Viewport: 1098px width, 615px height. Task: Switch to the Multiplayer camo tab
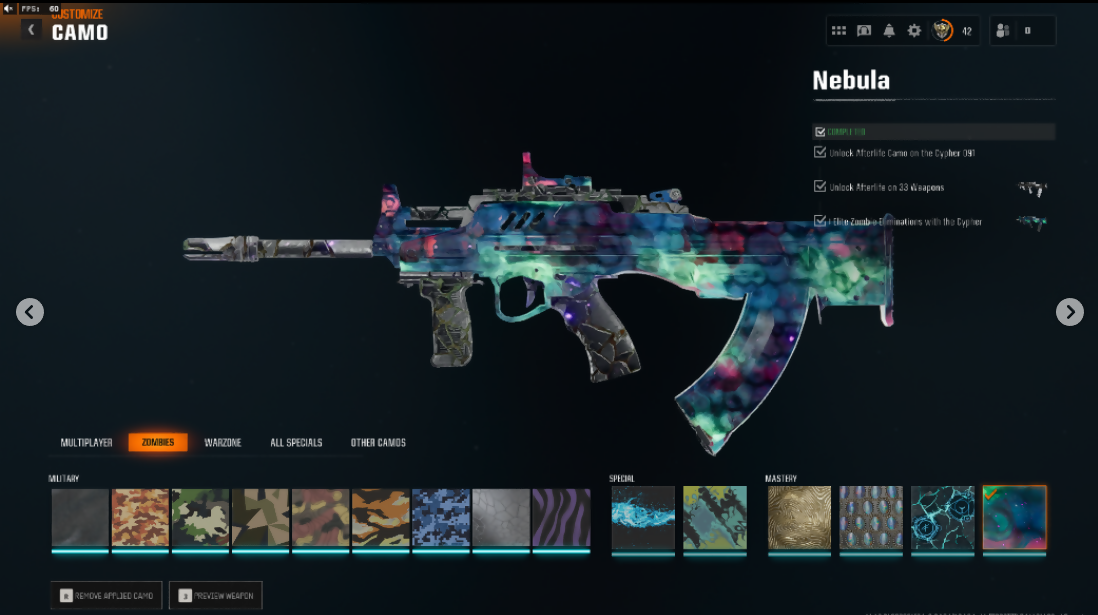tap(86, 442)
